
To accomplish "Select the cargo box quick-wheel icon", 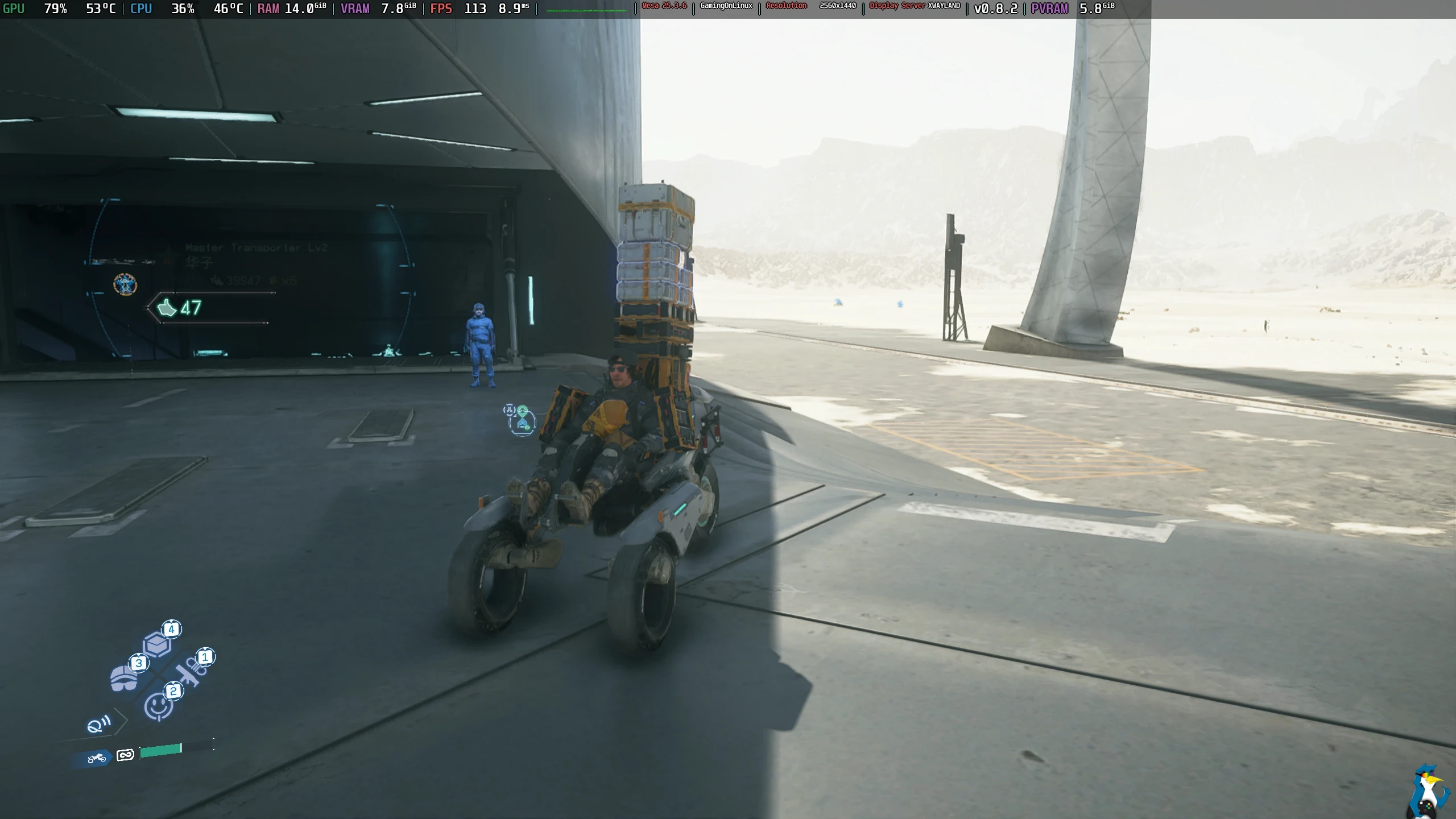I will [156, 645].
